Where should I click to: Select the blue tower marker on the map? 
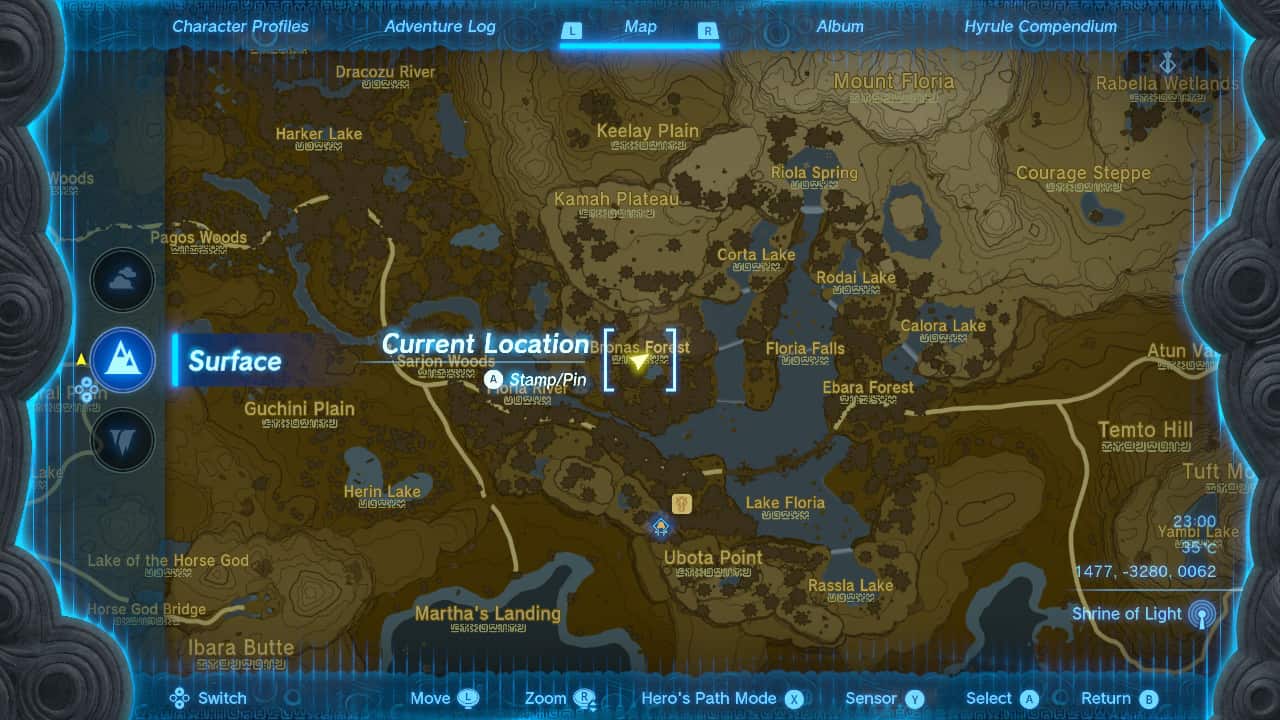pyautogui.click(x=660, y=526)
